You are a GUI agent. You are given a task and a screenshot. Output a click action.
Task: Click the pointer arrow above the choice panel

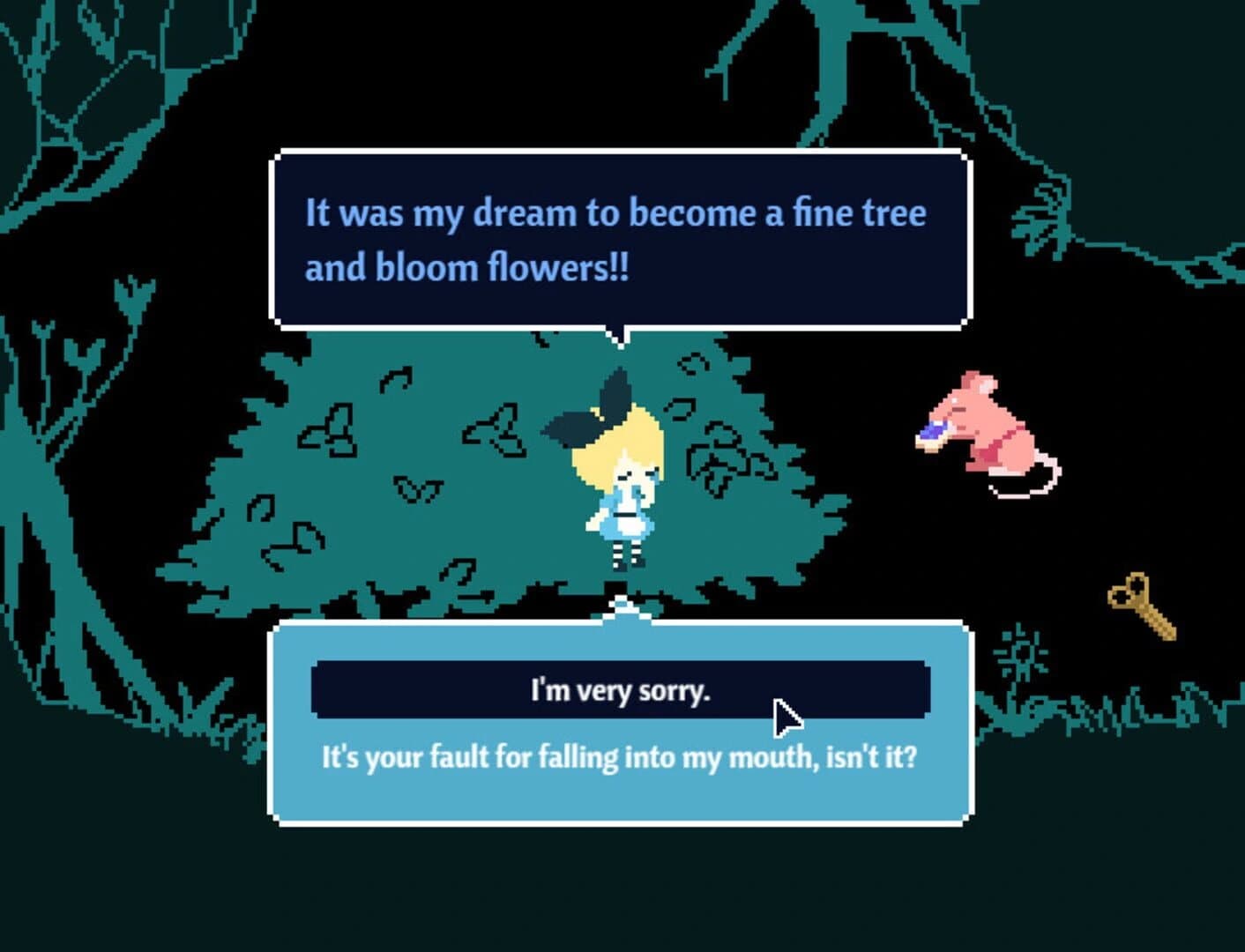click(x=620, y=606)
